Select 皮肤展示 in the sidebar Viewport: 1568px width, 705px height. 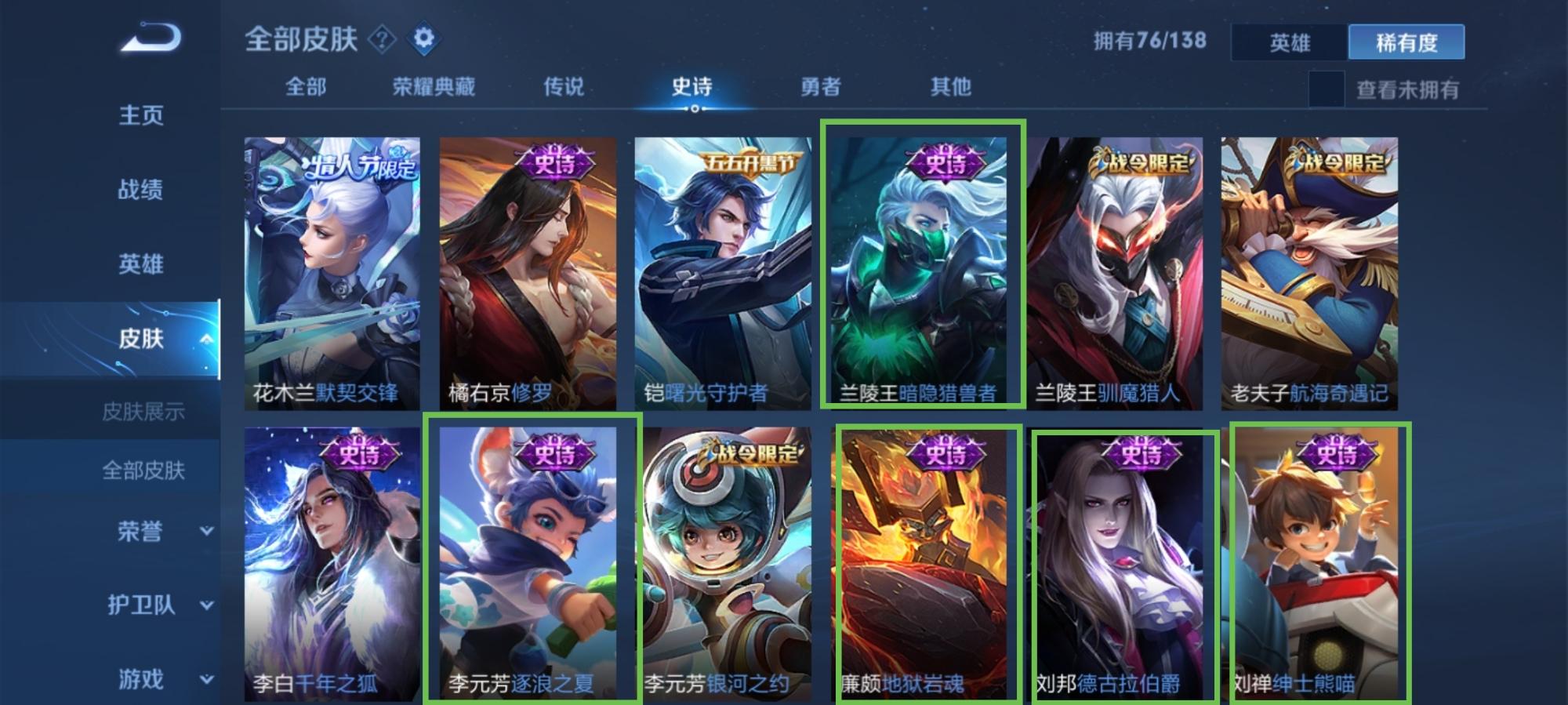[143, 411]
